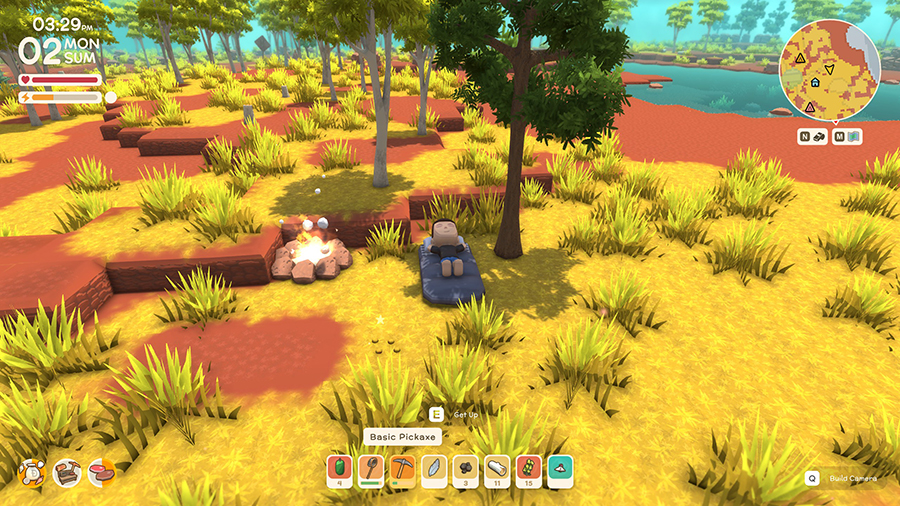Select the teal tent item slot

tap(560, 470)
